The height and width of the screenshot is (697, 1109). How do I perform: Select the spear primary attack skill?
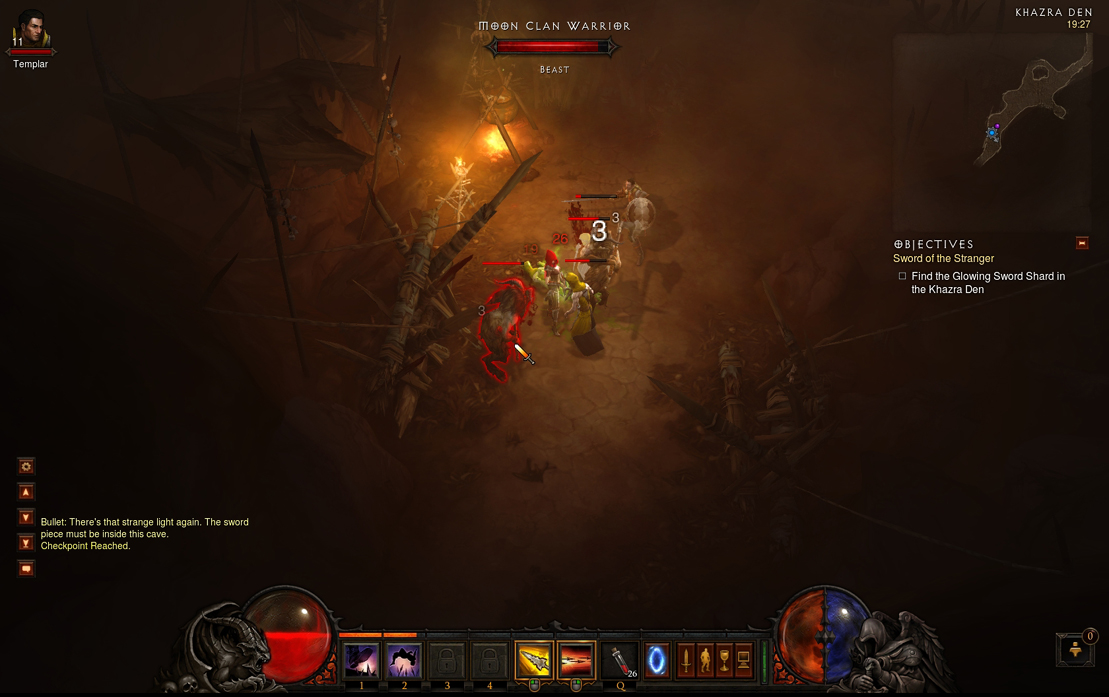[534, 661]
